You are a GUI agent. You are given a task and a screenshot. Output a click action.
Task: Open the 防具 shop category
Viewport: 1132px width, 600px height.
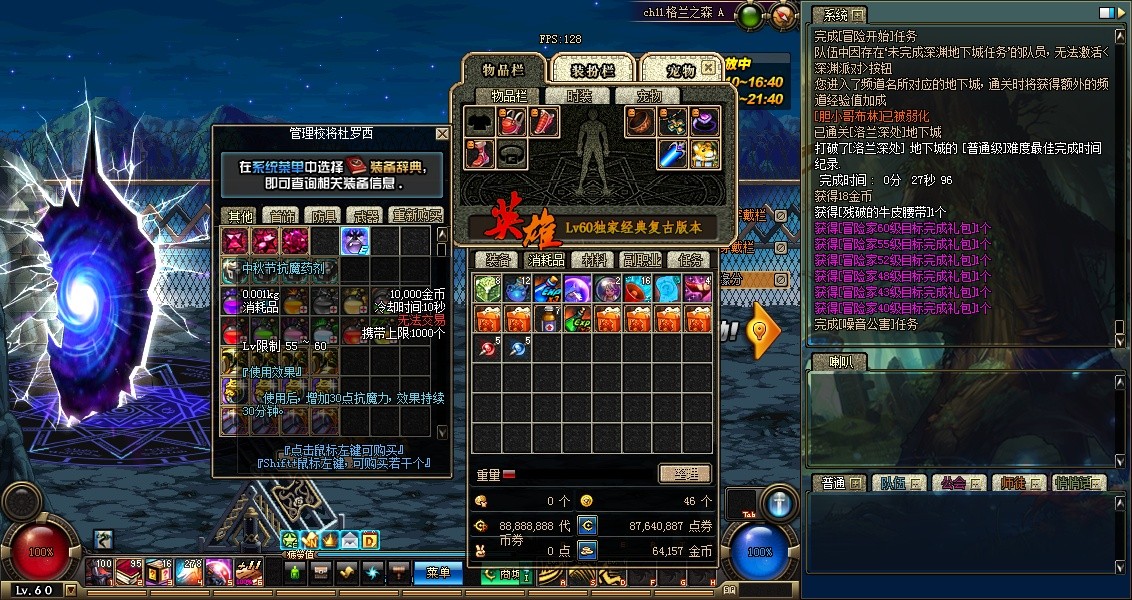pos(321,215)
